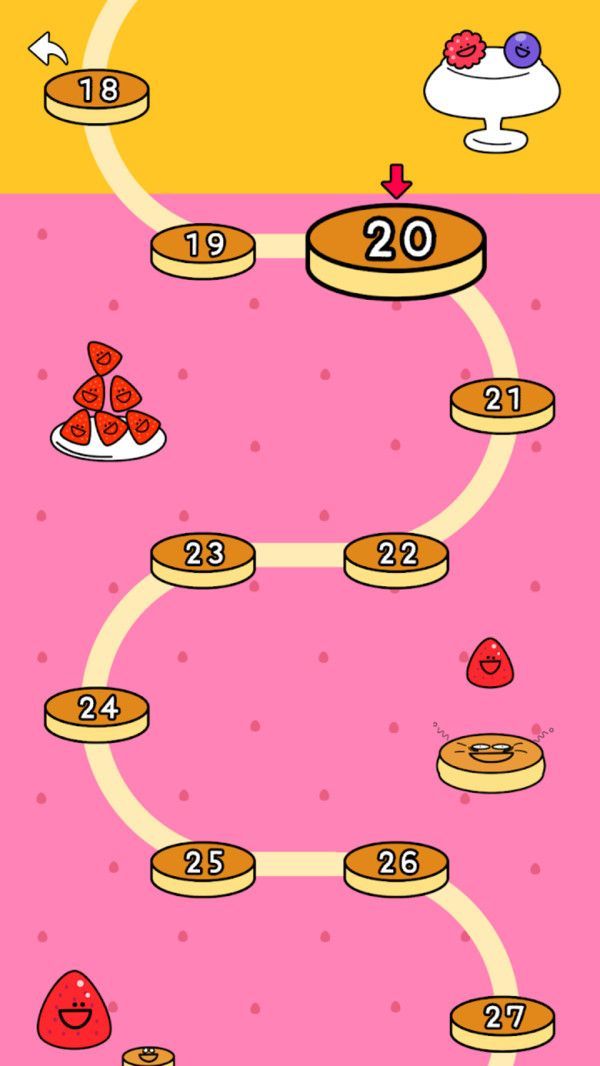This screenshot has height=1066, width=600.
Task: Select level 22 on the path
Action: coord(396,556)
